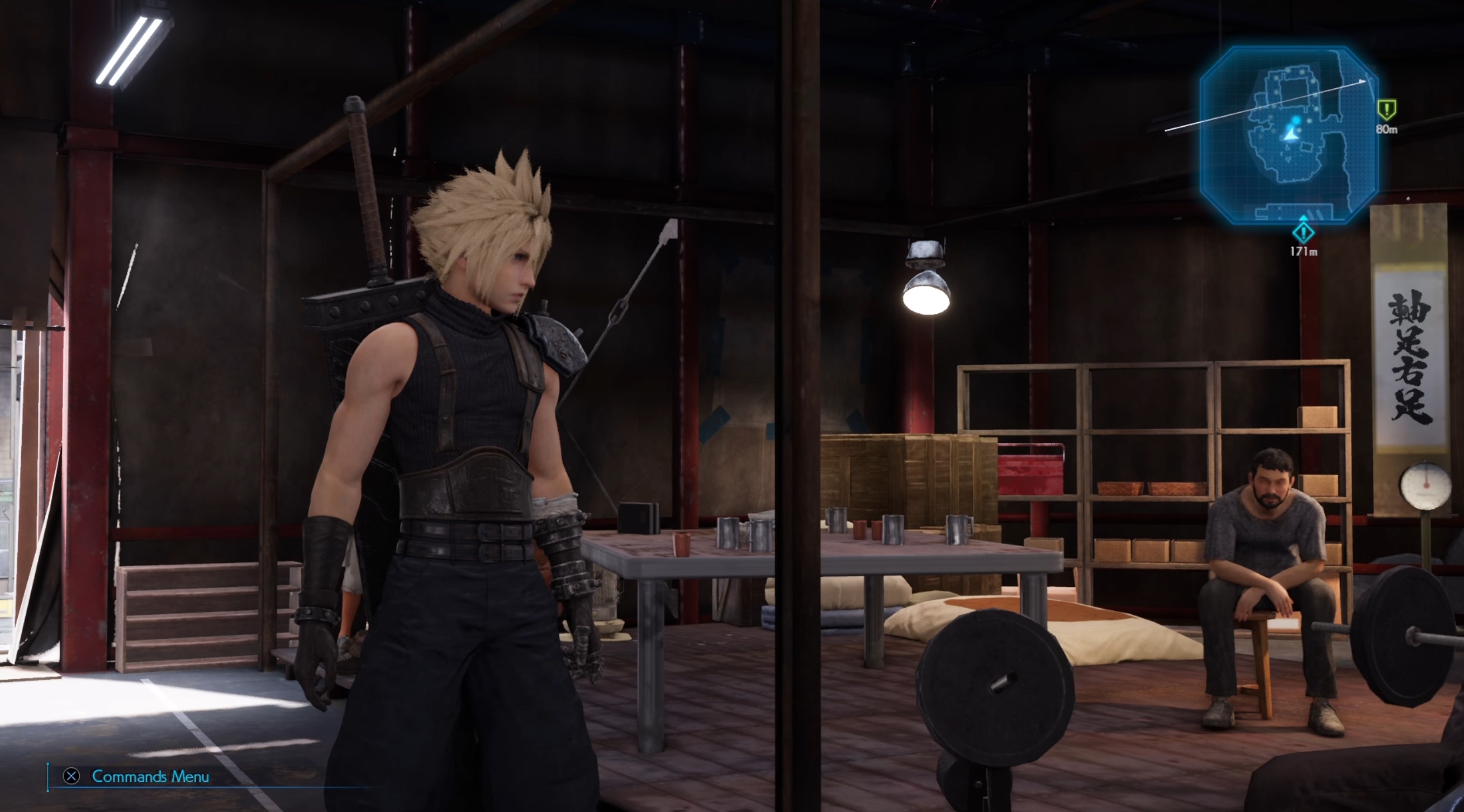Click the cyan 171m objective diamond icon
The height and width of the screenshot is (812, 1464).
(1304, 234)
